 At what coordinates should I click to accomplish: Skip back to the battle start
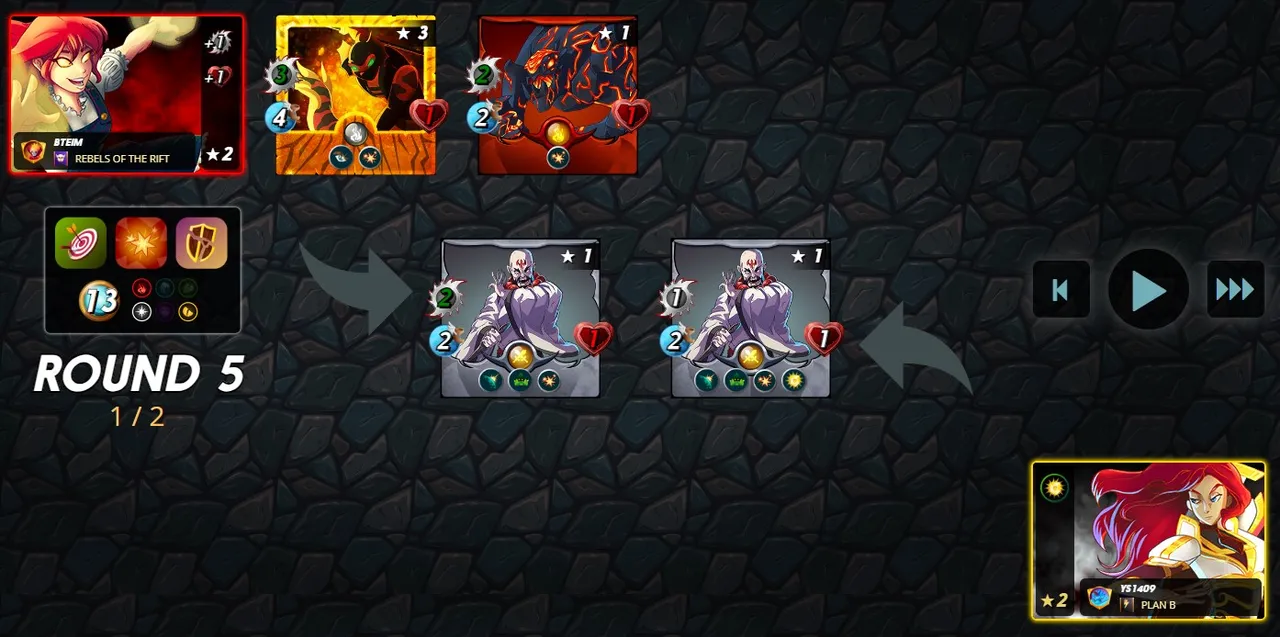(x=1061, y=290)
